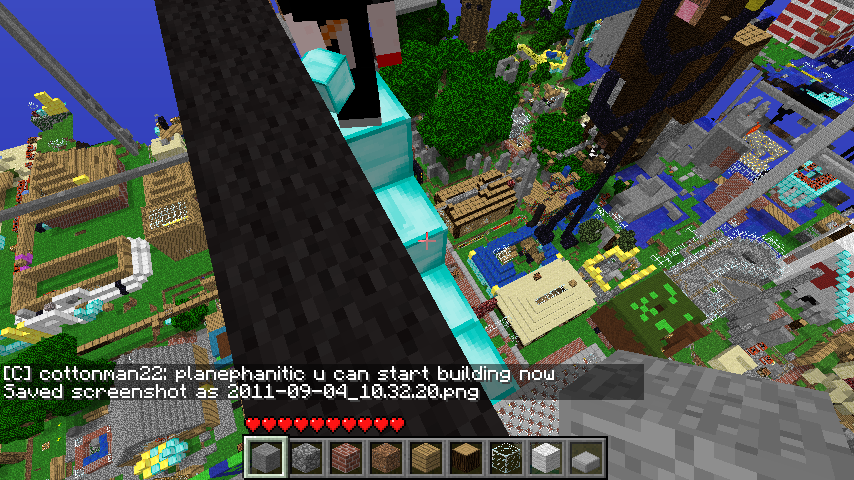Viewport: 854px width, 480px height.
Task: Choose the red brick block slot
Action: point(346,458)
